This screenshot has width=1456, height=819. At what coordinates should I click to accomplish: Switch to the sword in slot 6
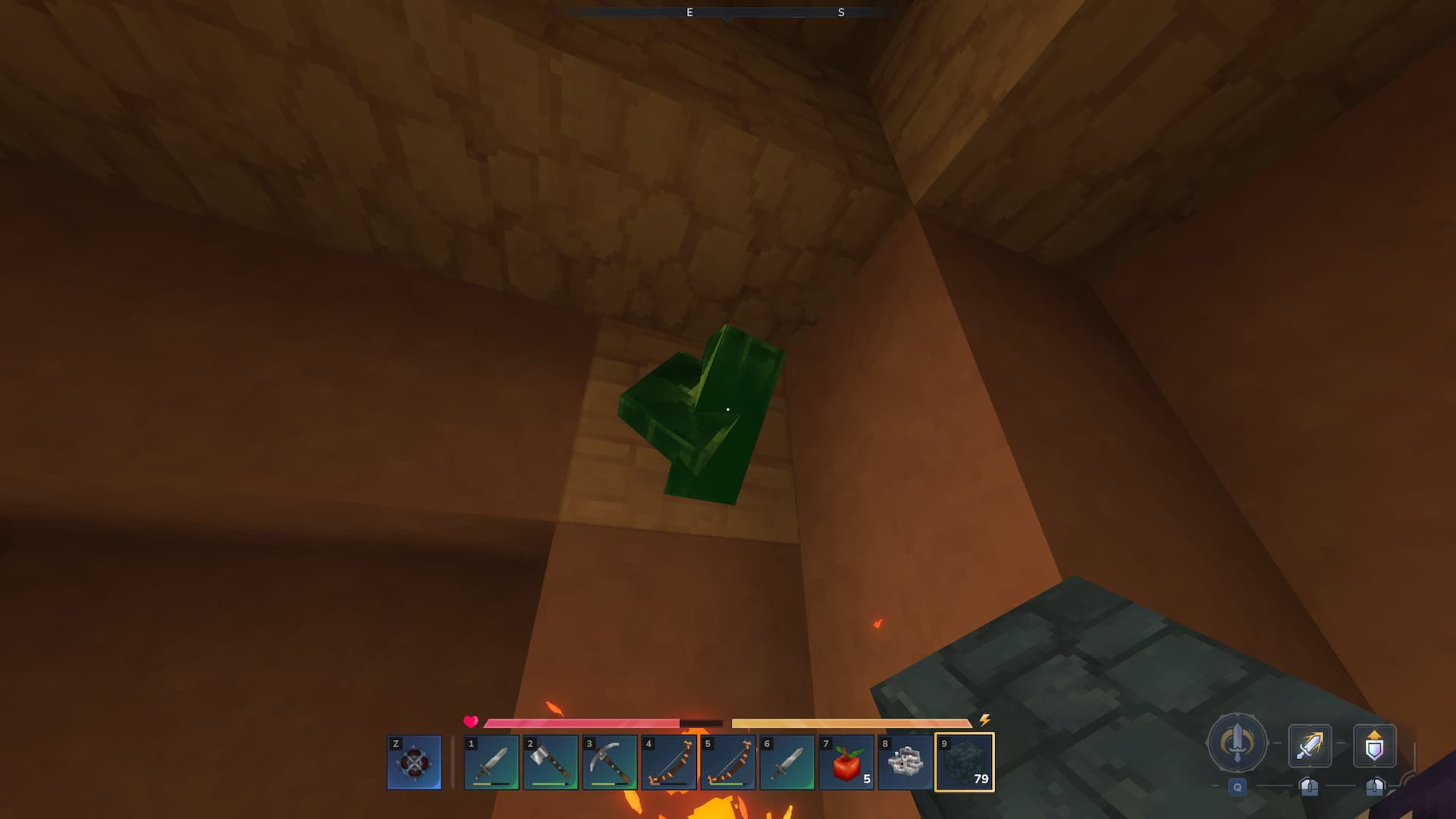787,762
